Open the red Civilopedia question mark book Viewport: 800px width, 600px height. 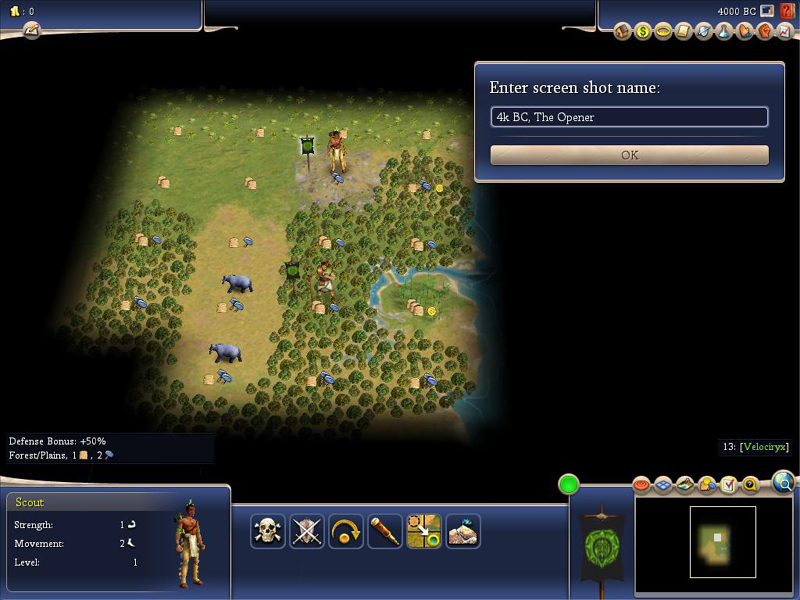coord(788,11)
